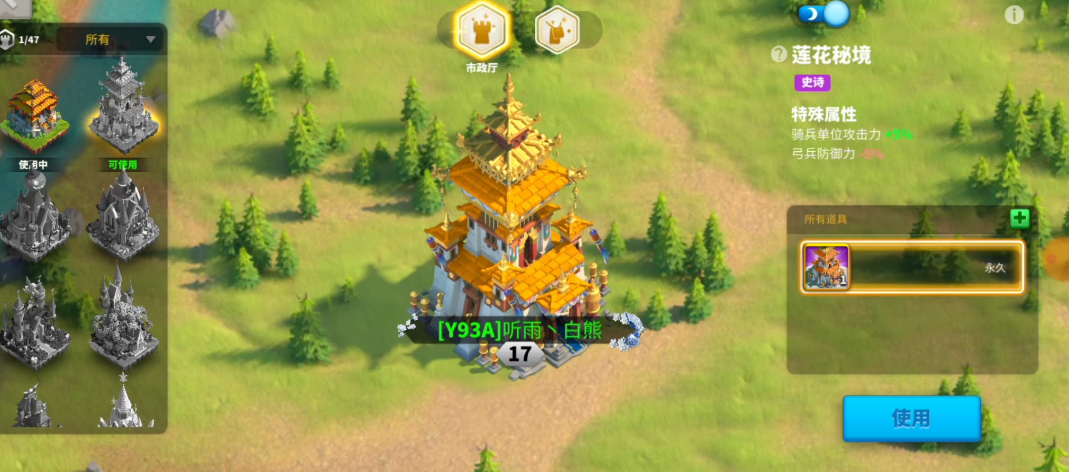Open the info icon in the top corner
1069x472 pixels.
point(1014,14)
